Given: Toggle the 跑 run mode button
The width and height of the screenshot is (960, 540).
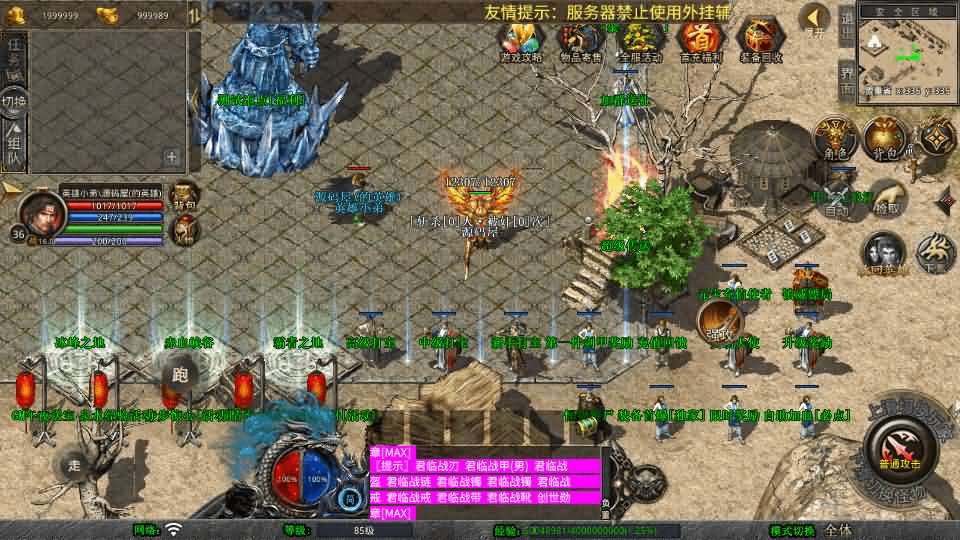Looking at the screenshot, I should pos(180,376).
